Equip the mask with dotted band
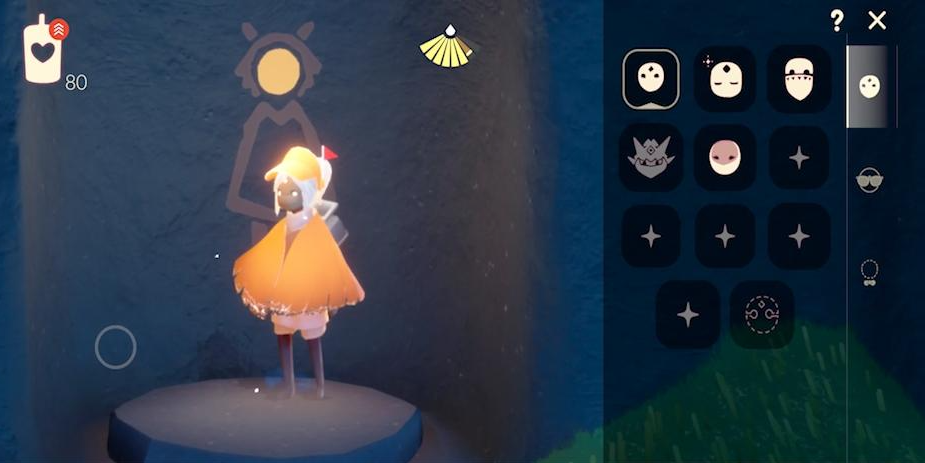 point(798,79)
